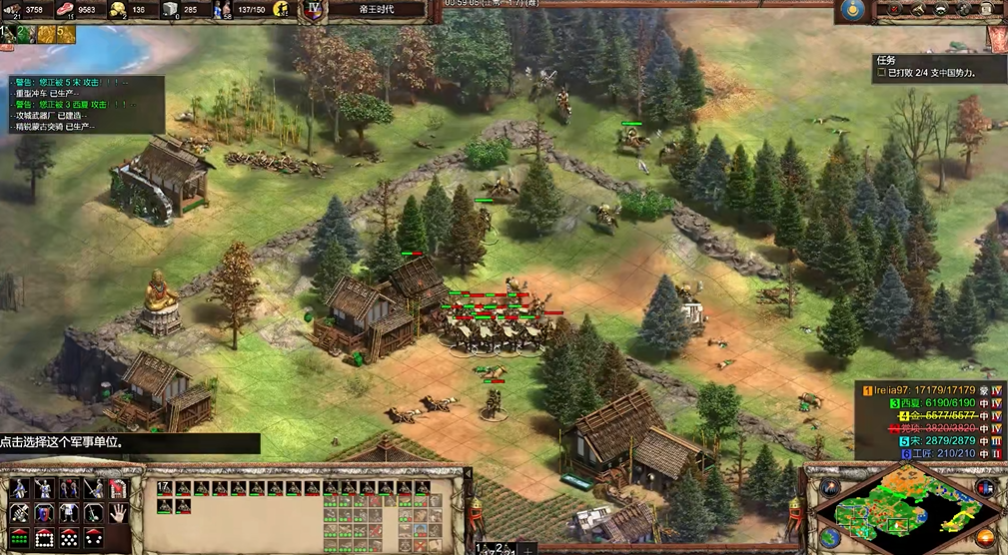This screenshot has width=1008, height=555.
Task: Click the blue Mongol civilization emblem
Action: (x=852, y=10)
